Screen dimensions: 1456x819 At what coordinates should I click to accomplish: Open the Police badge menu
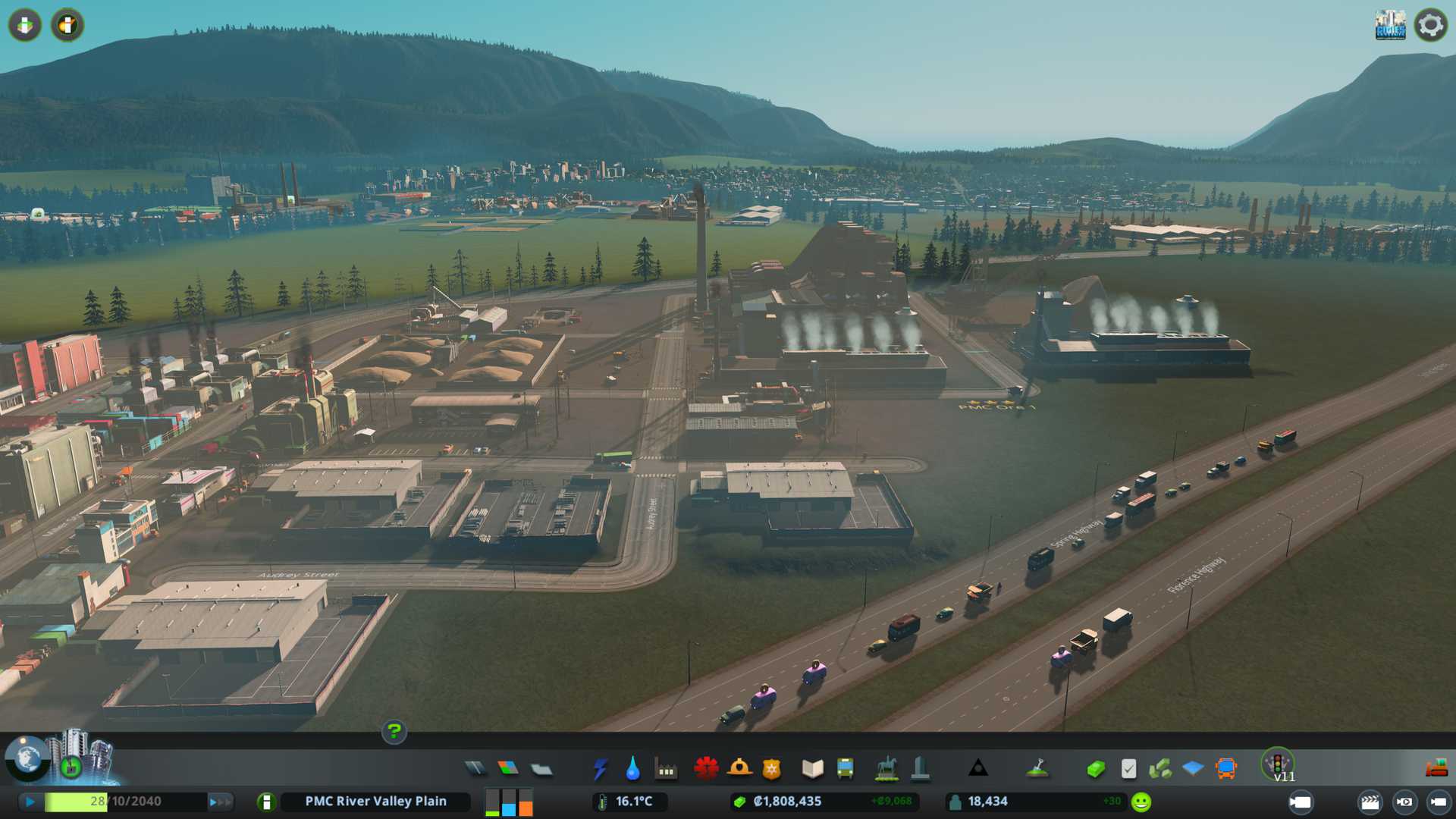click(x=771, y=769)
